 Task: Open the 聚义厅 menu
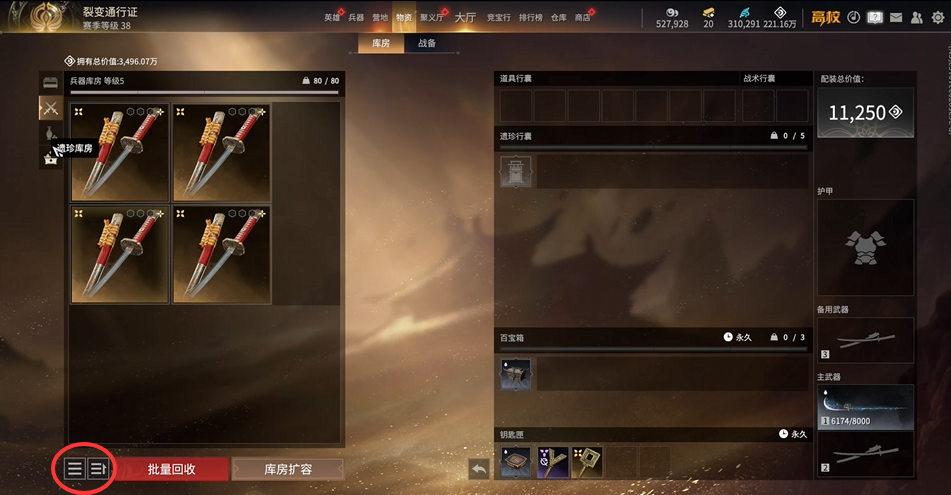[x=432, y=18]
